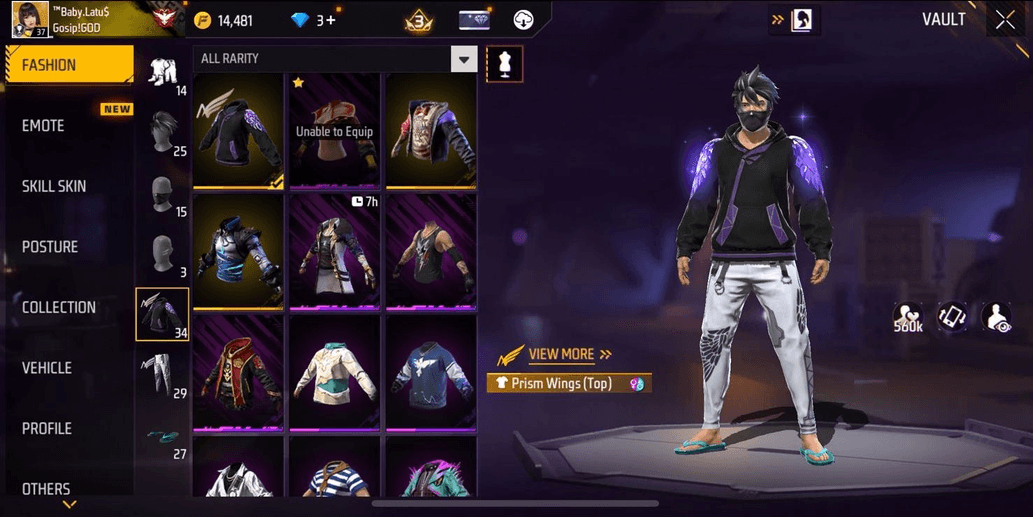Toggle the mannequin preview button
Image resolution: width=1033 pixels, height=517 pixels.
tap(505, 65)
